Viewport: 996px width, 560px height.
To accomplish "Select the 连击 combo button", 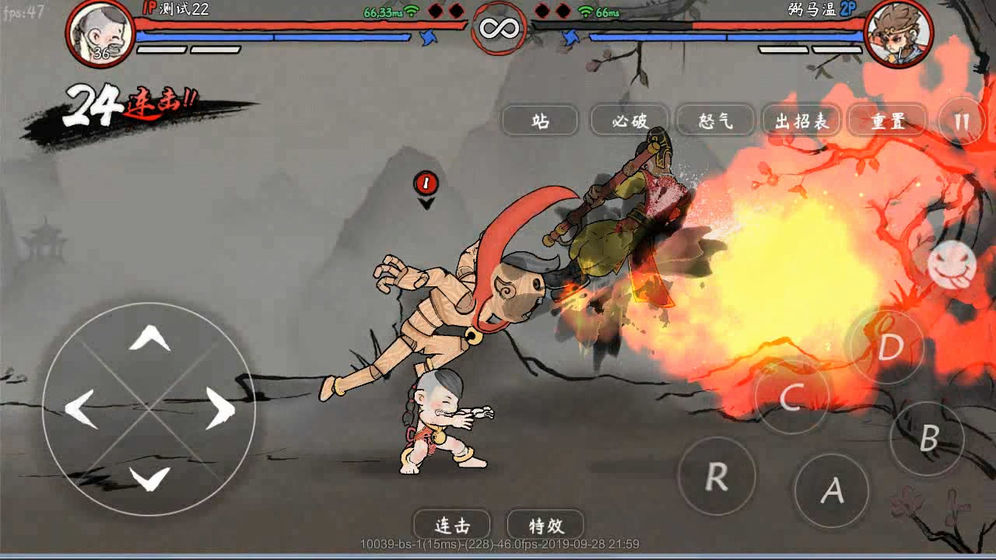I will tap(452, 525).
